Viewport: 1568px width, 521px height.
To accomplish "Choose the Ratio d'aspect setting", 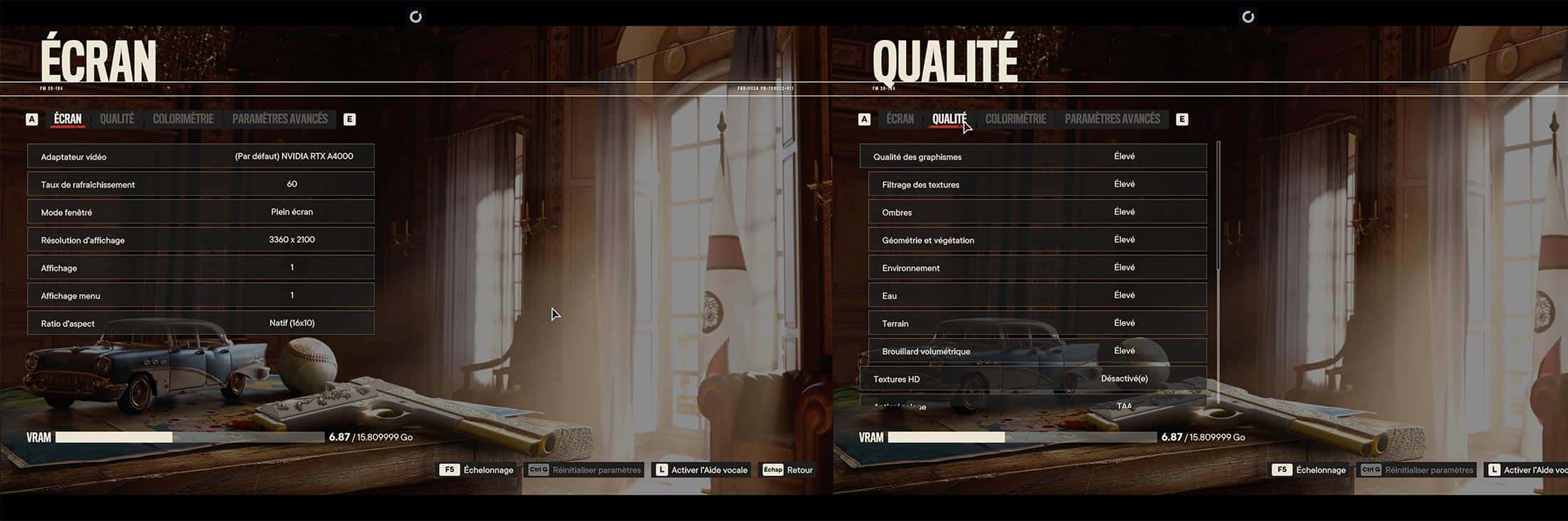I will (200, 323).
